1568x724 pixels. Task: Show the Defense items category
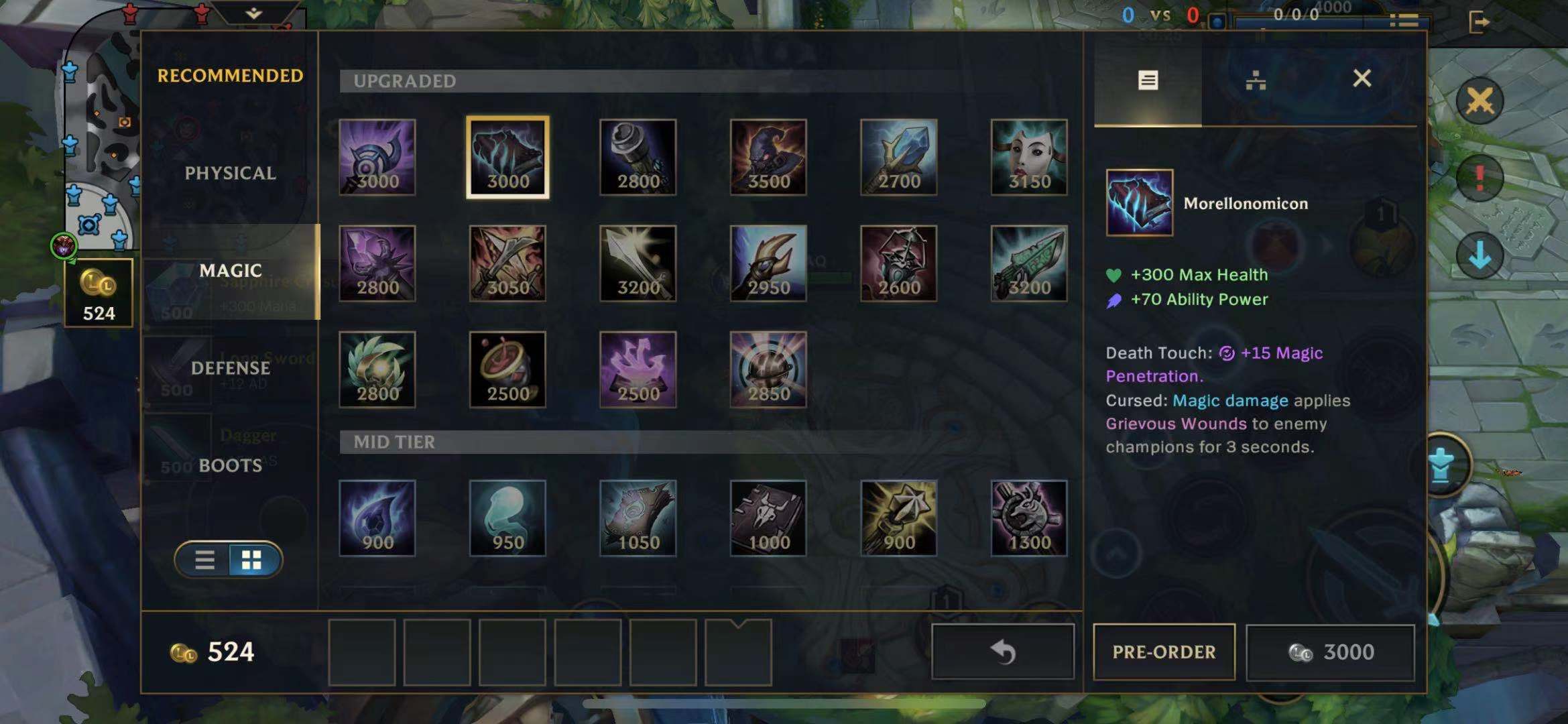(230, 368)
